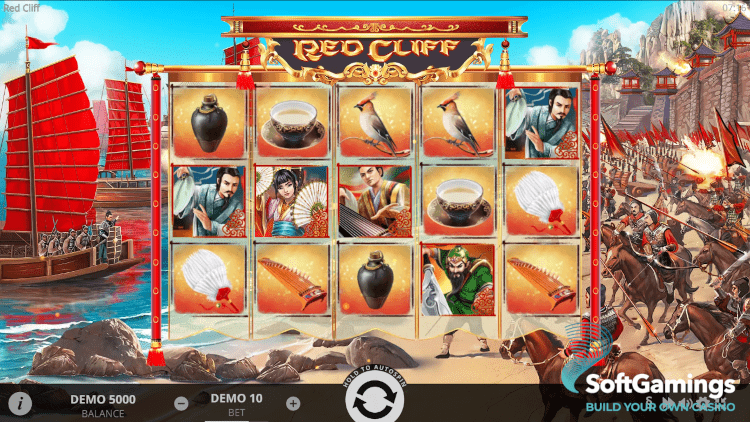
Task: Increase the bet with the plus button
Action: pyautogui.click(x=293, y=404)
